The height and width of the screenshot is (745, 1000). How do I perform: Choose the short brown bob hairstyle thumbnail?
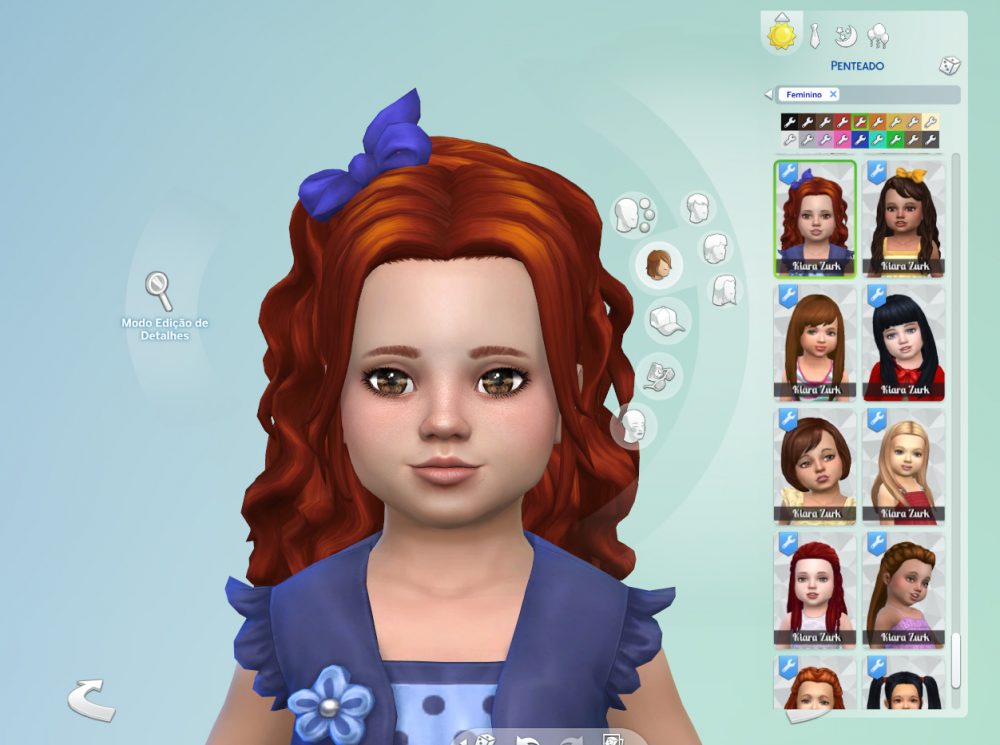click(x=814, y=466)
